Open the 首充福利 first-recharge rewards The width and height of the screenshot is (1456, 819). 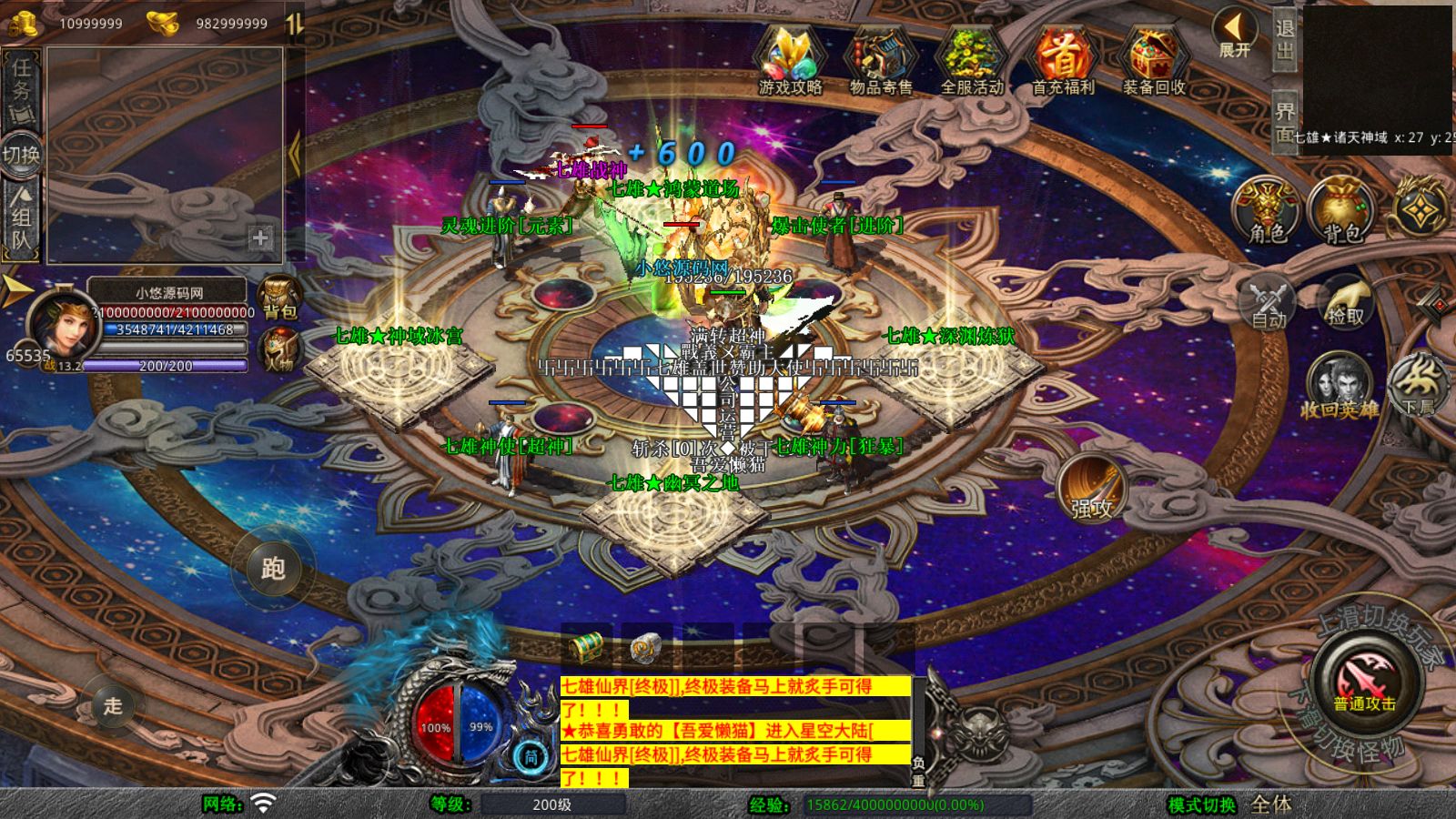1062,61
